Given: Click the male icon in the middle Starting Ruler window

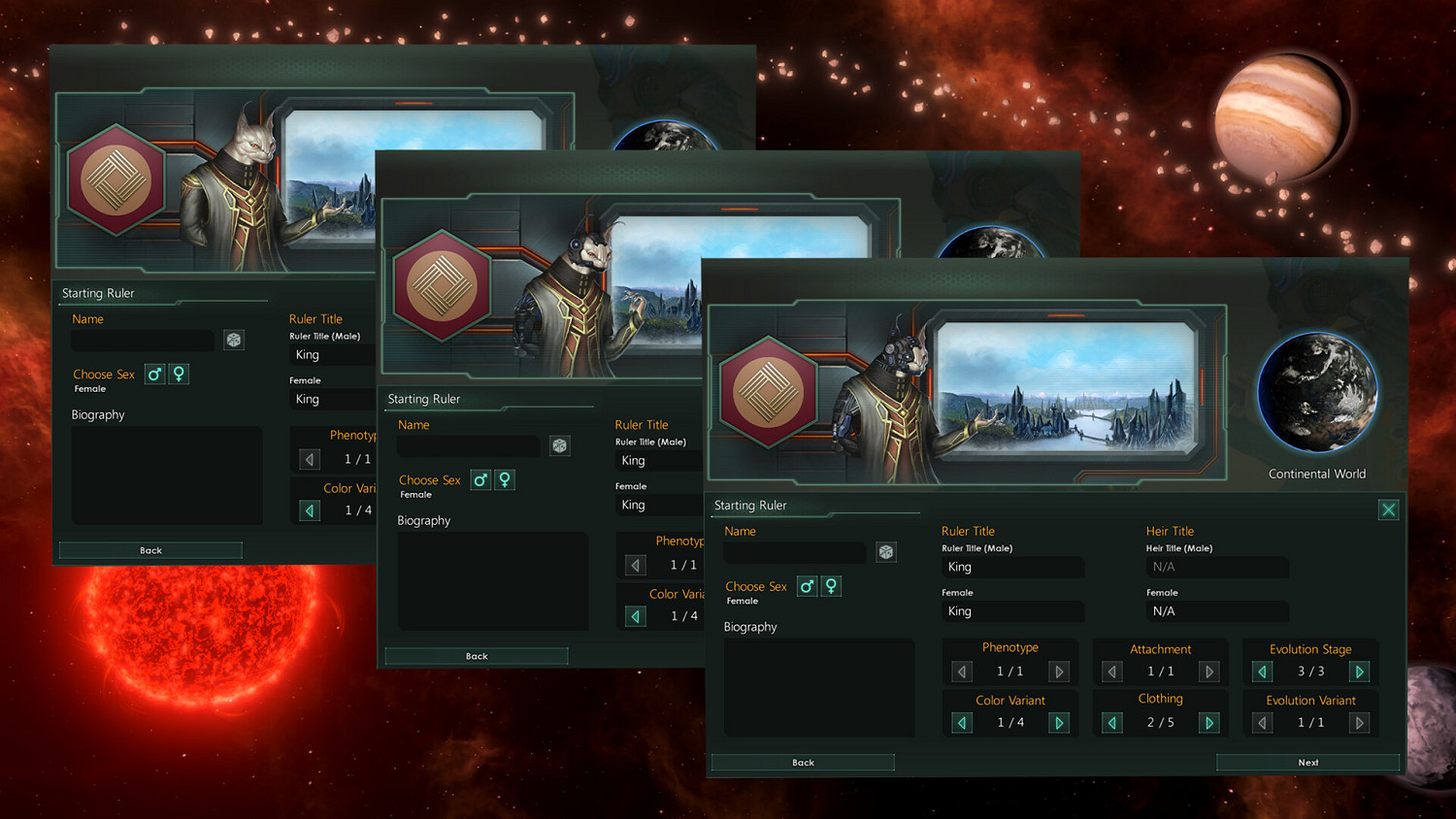Looking at the screenshot, I should pos(480,479).
